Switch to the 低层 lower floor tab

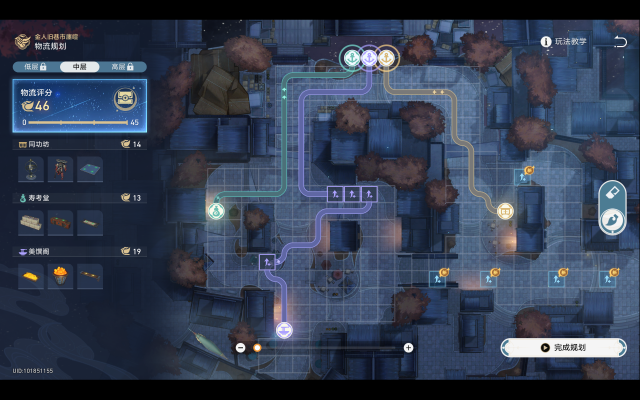[x=32, y=66]
